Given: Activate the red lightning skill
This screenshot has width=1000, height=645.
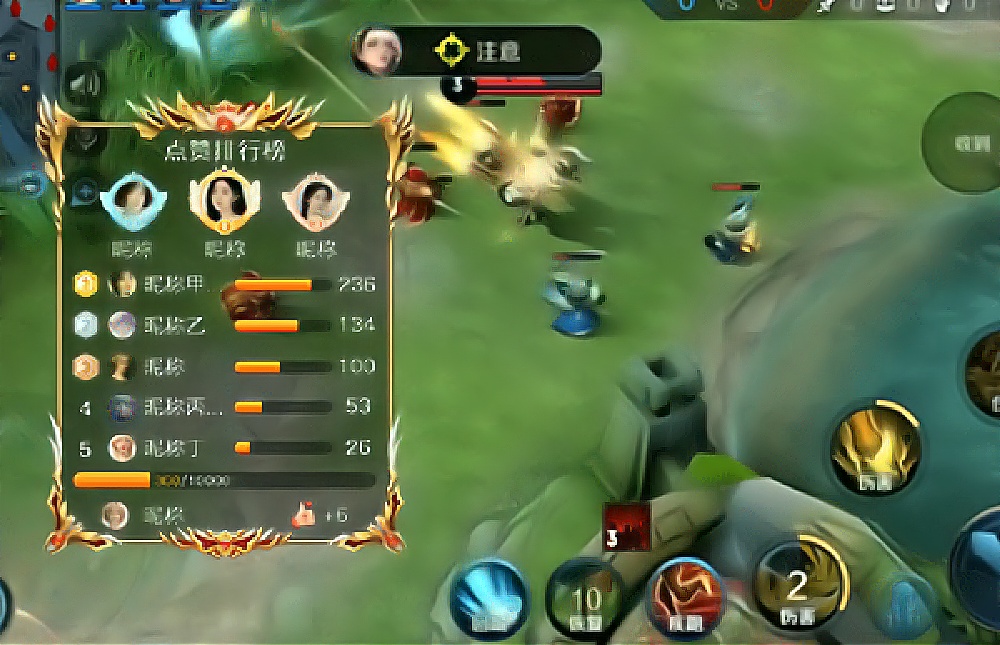Looking at the screenshot, I should pos(686,596).
